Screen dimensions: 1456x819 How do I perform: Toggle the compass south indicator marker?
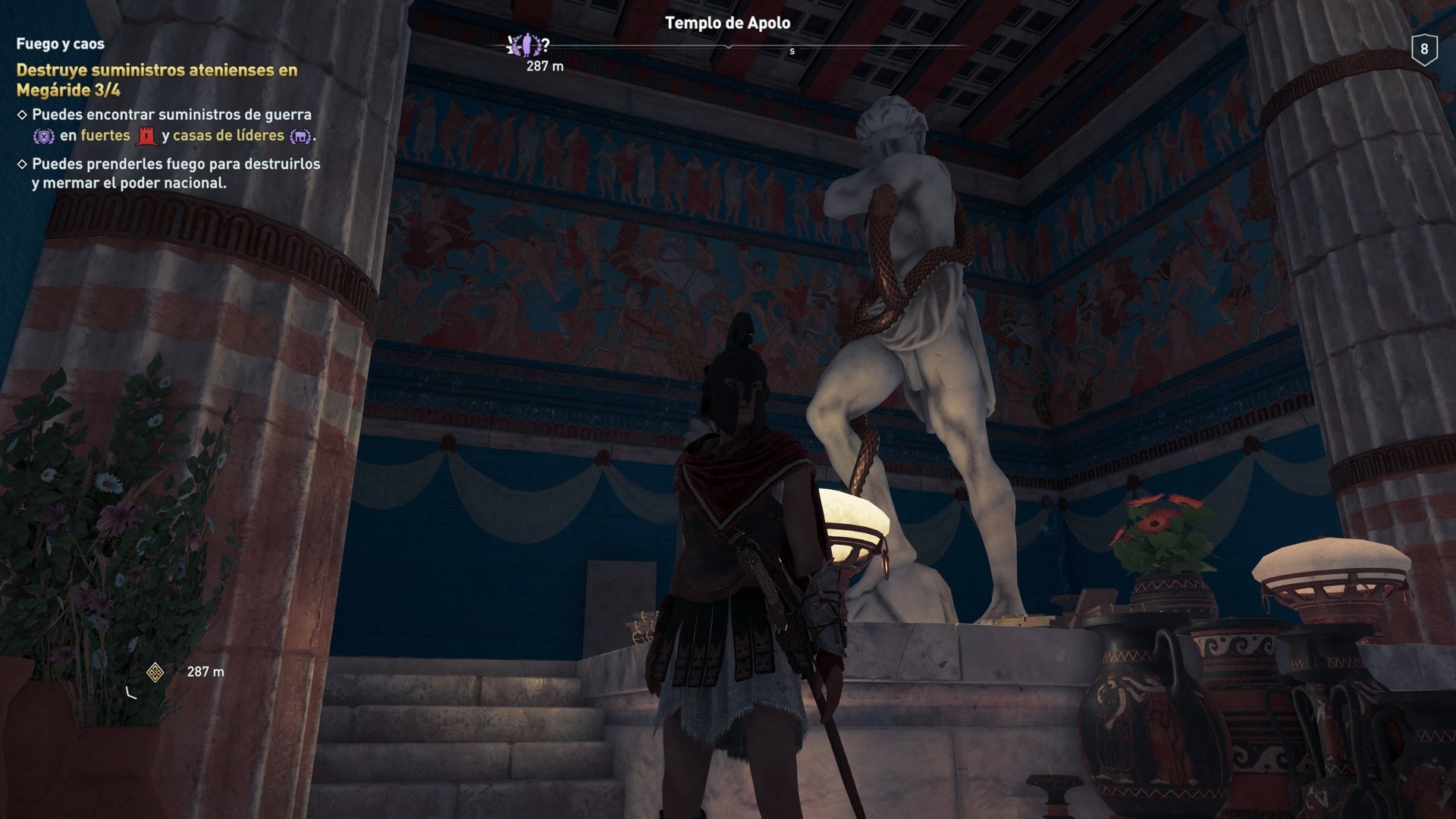click(793, 50)
